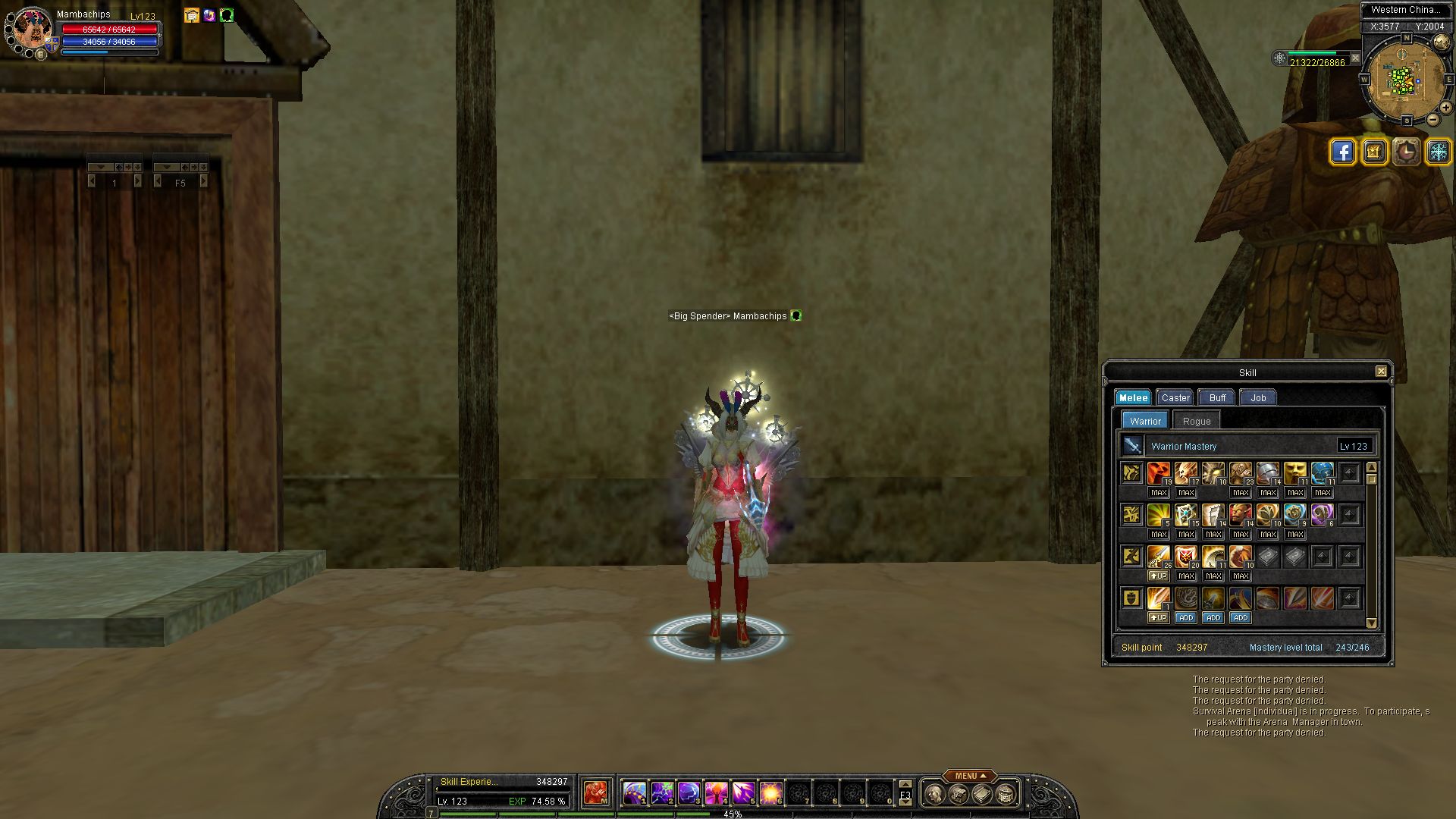Click the scroll-down arrow in the Skill window
The image size is (1456, 819).
click(1371, 623)
